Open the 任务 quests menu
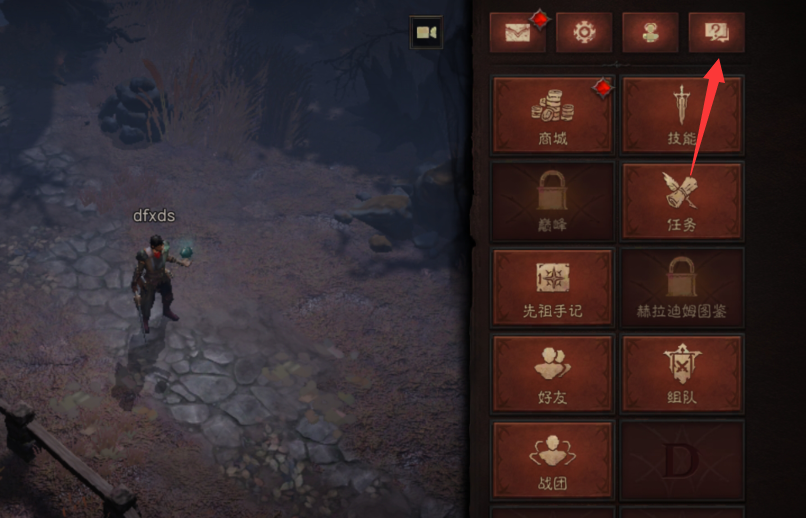Screen dimensions: 806x518 682,200
